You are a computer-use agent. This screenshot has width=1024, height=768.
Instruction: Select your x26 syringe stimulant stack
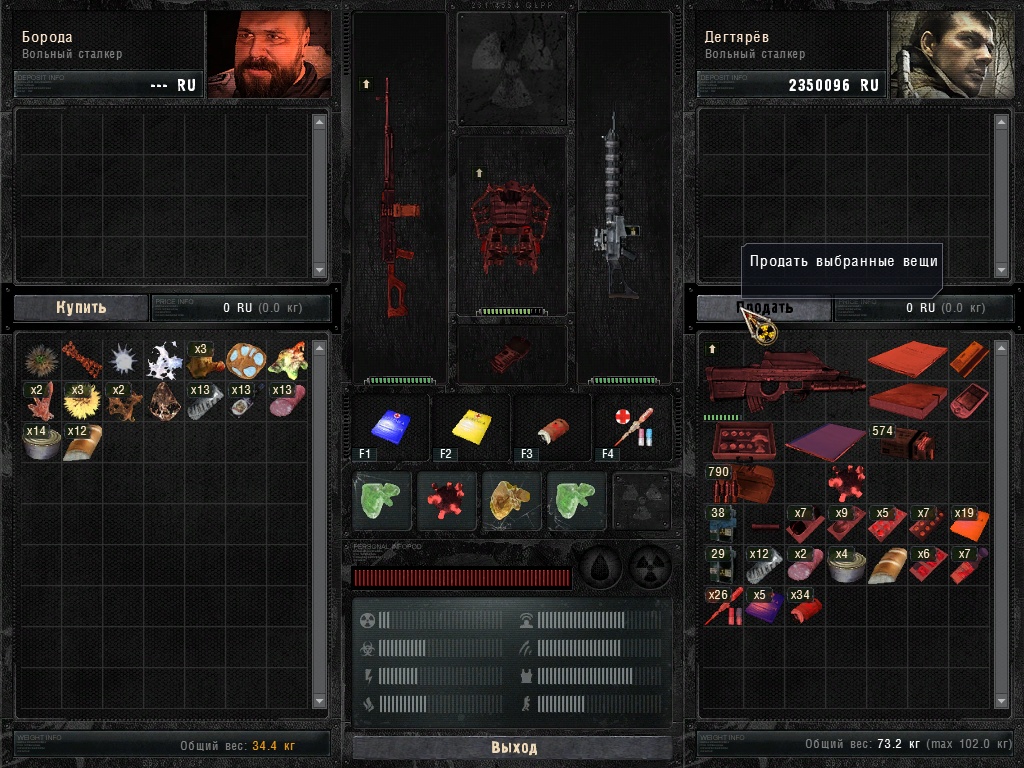[720, 606]
